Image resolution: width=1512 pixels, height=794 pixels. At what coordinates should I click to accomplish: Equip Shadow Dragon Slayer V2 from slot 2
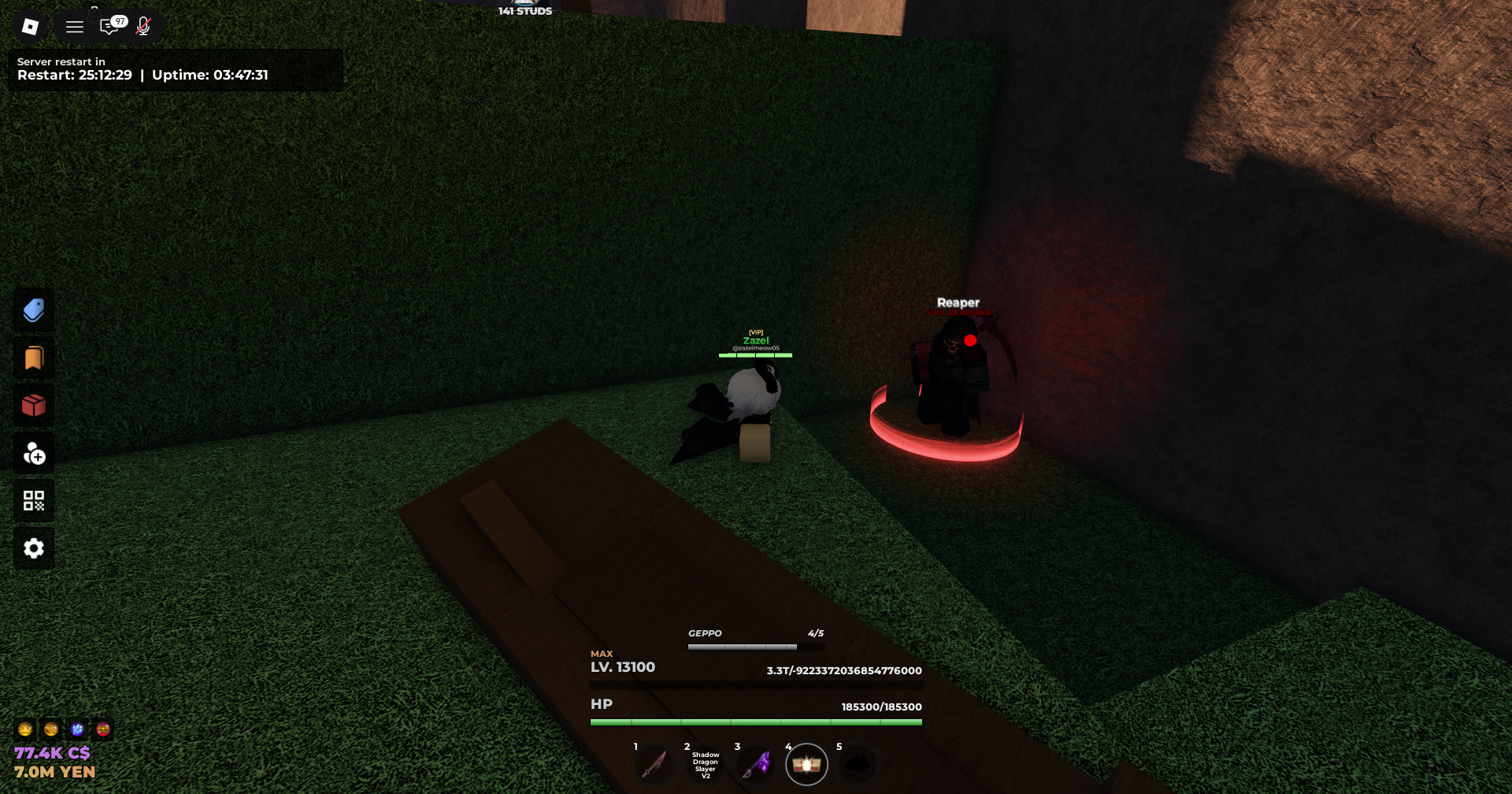pyautogui.click(x=705, y=763)
